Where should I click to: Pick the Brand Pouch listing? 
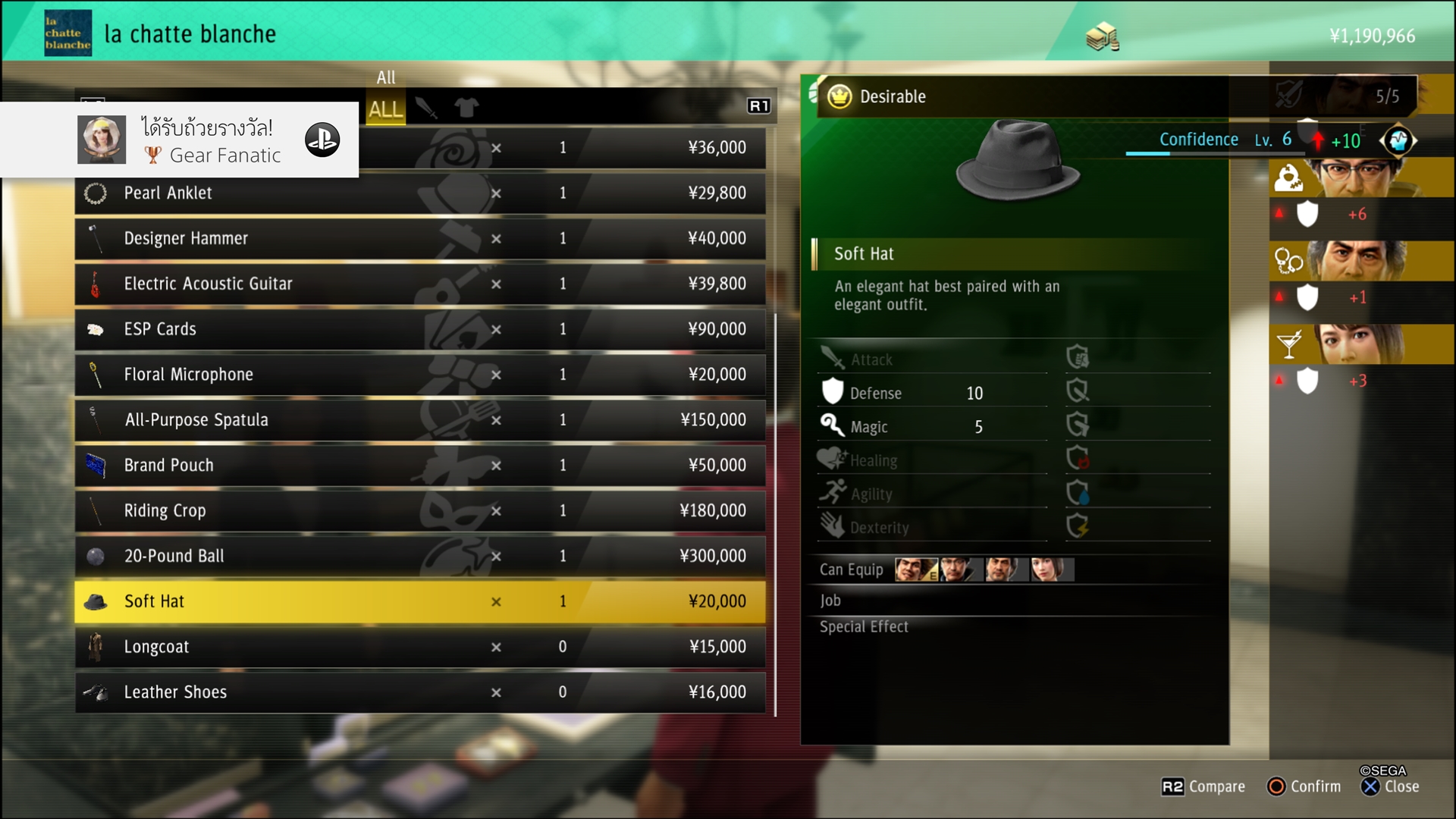click(x=419, y=465)
